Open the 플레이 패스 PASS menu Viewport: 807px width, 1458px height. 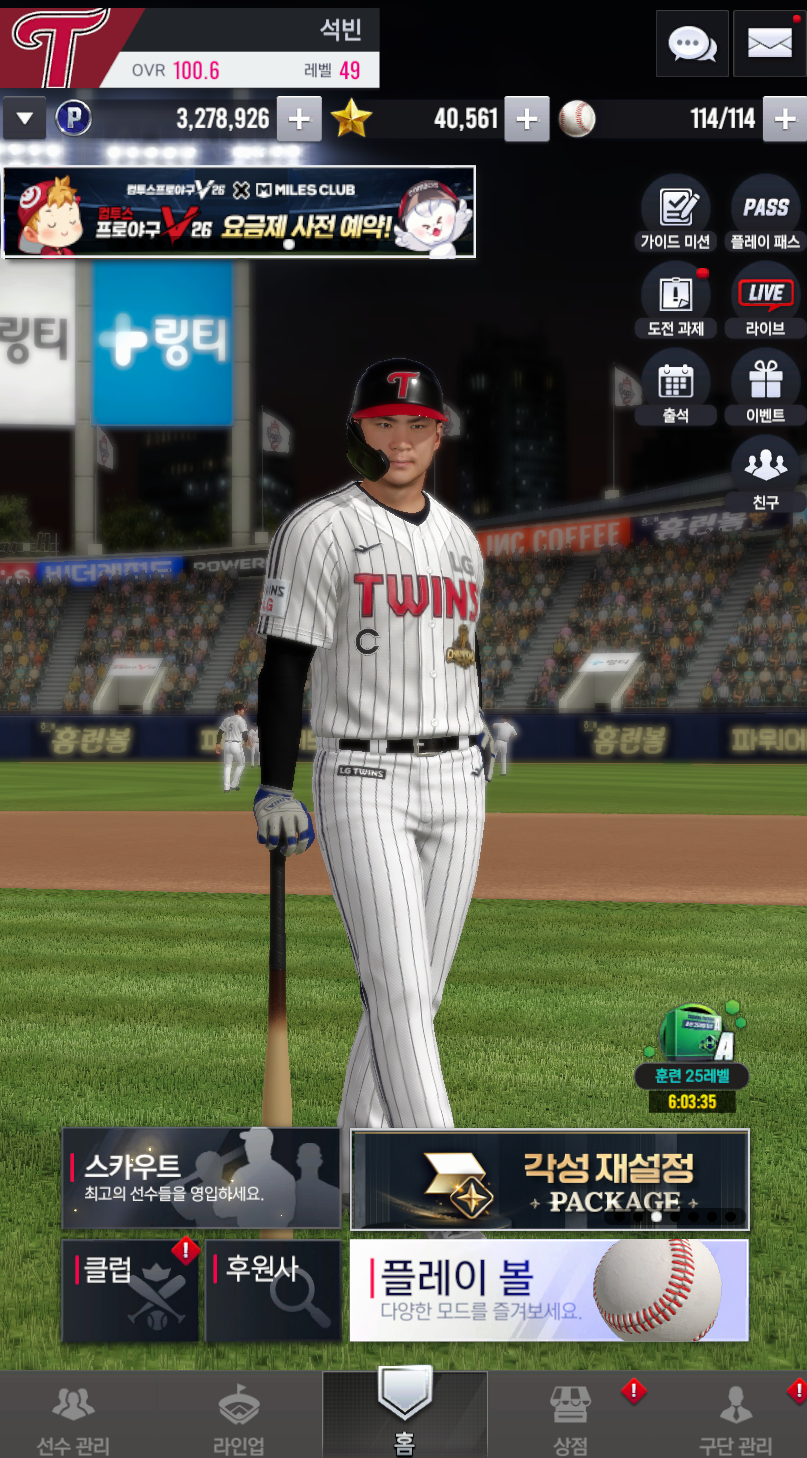[x=766, y=214]
